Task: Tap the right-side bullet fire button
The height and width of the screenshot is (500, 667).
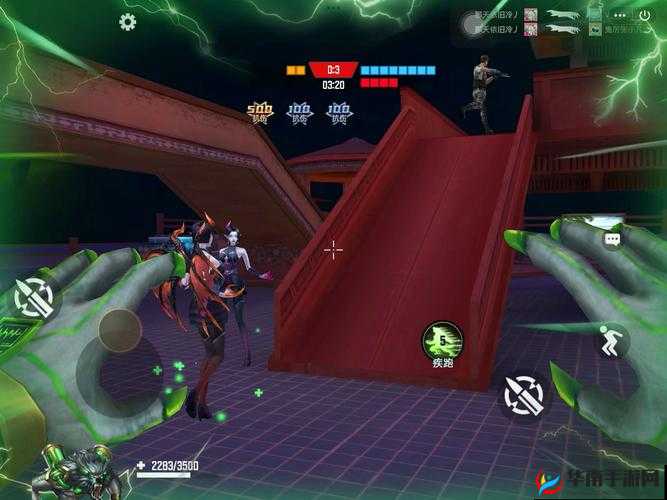Action: [524, 394]
